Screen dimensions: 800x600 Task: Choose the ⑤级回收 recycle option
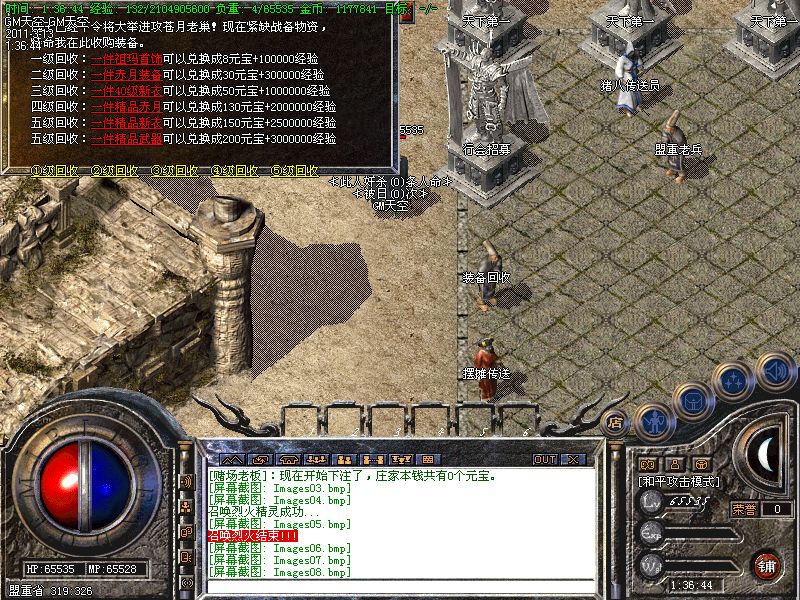pos(294,171)
